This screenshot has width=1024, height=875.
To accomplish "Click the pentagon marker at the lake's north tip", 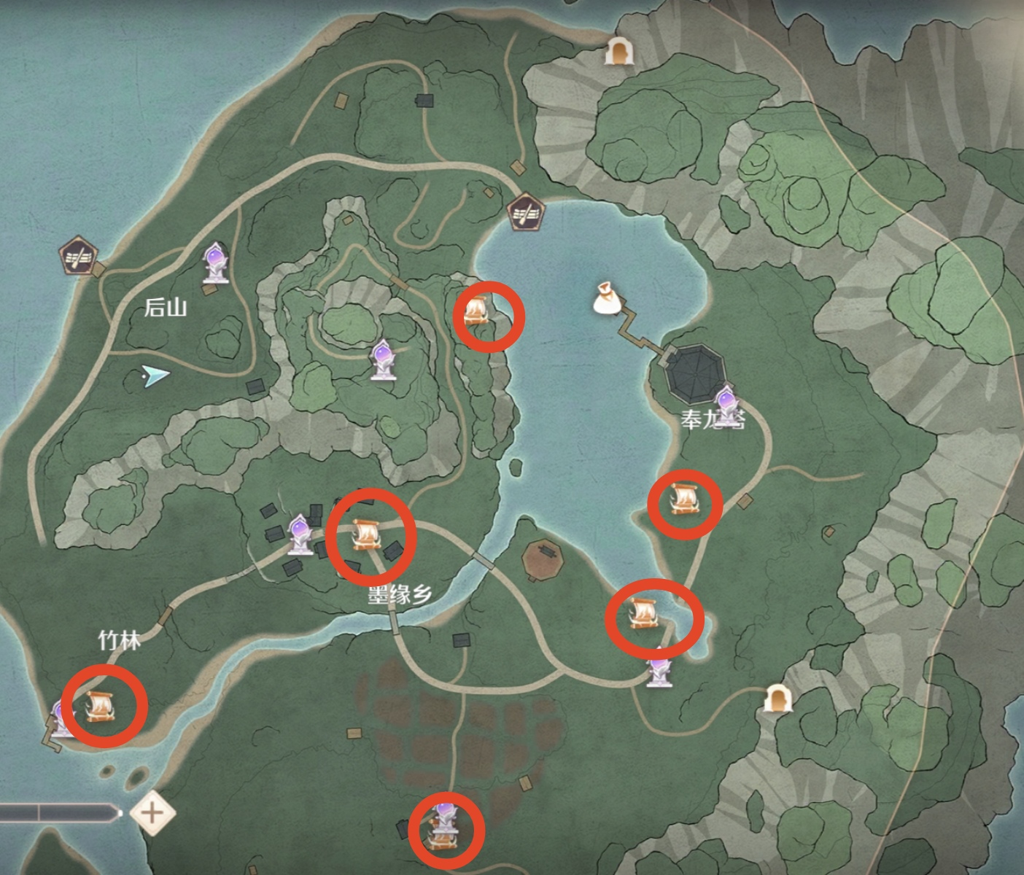I will 524,211.
